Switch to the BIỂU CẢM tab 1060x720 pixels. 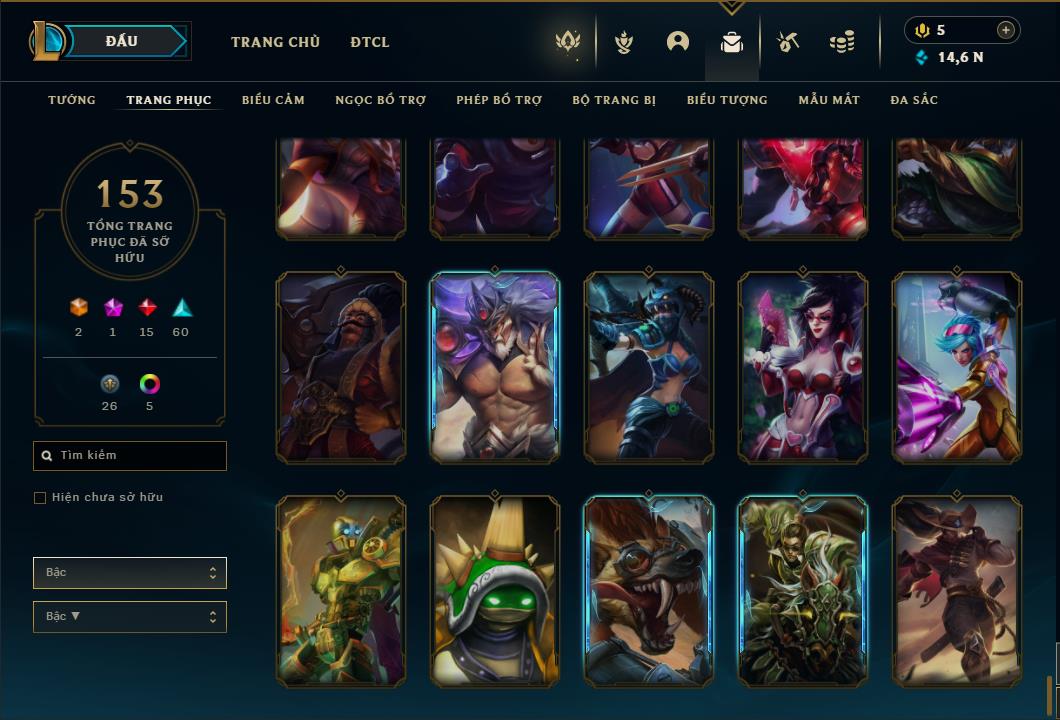(x=273, y=100)
